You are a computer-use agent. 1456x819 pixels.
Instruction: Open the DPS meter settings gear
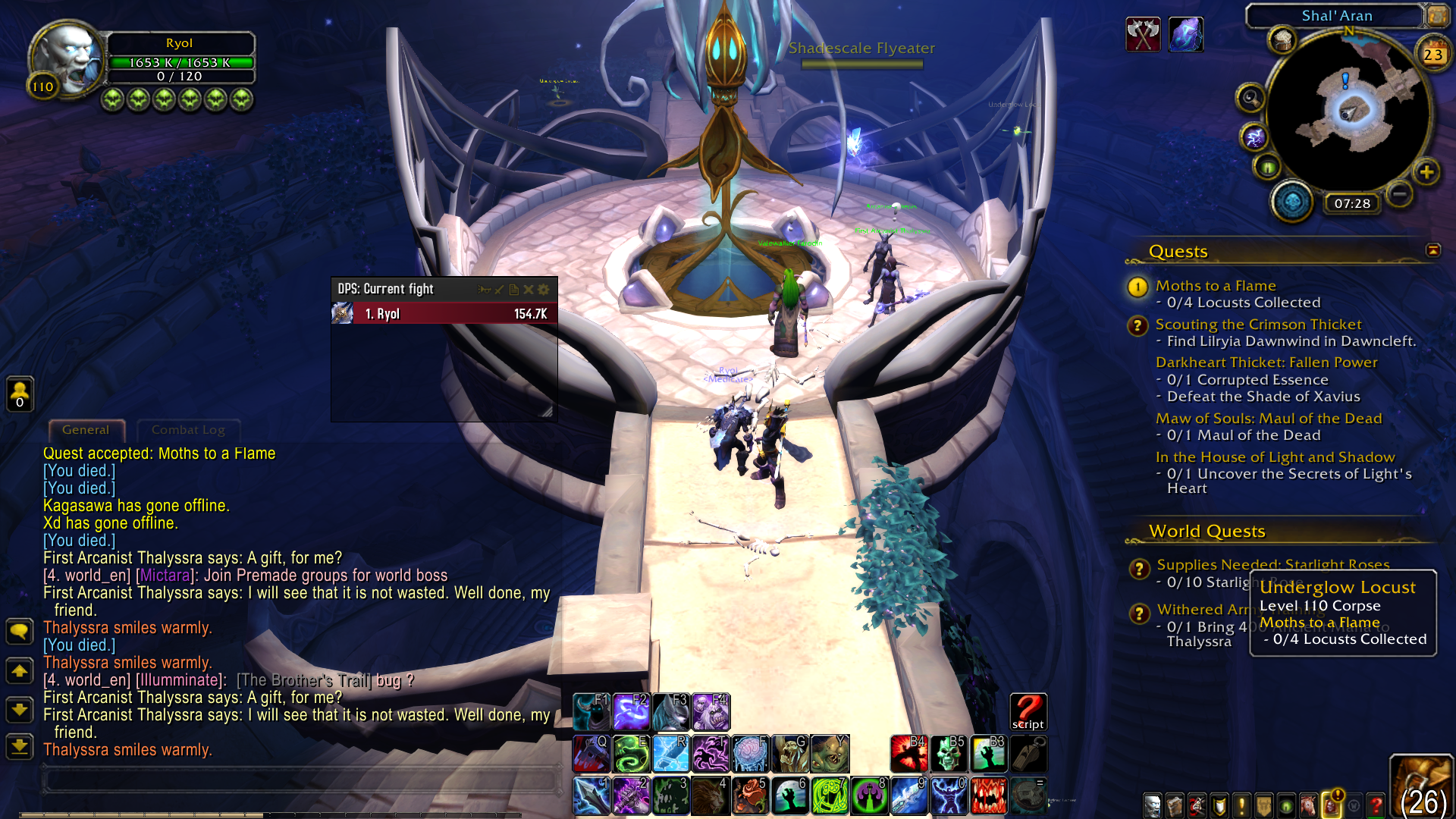point(544,289)
